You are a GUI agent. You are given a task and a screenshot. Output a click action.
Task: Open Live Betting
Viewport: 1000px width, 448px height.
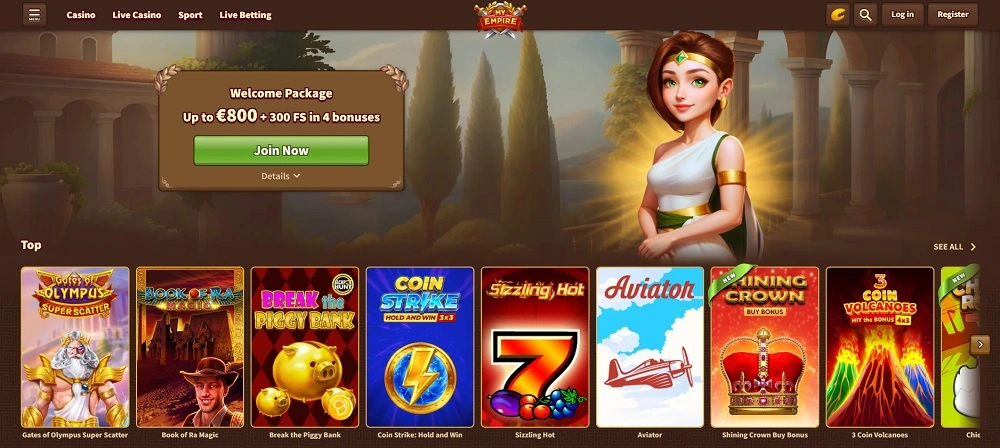click(244, 15)
